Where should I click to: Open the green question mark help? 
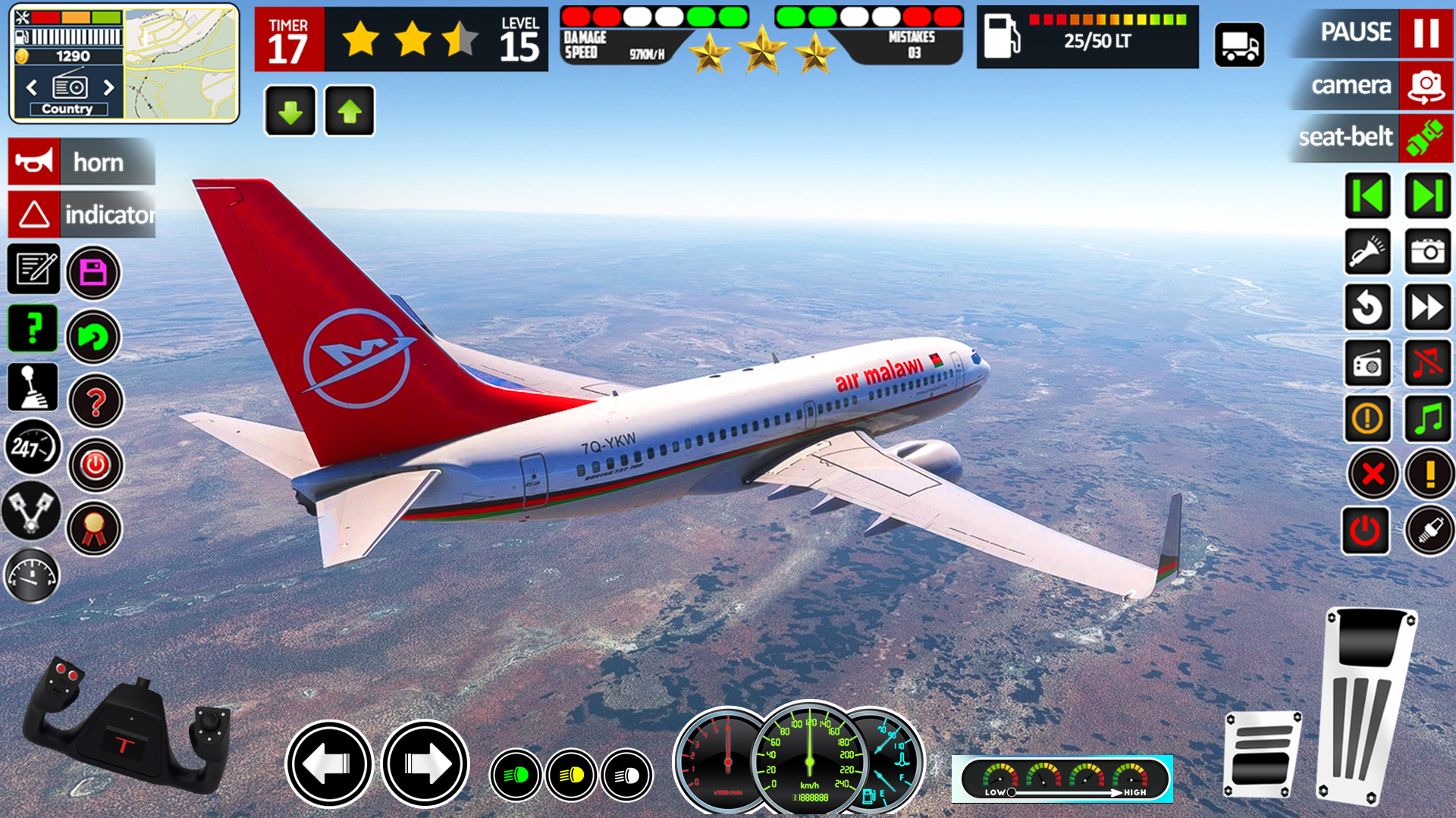point(33,328)
